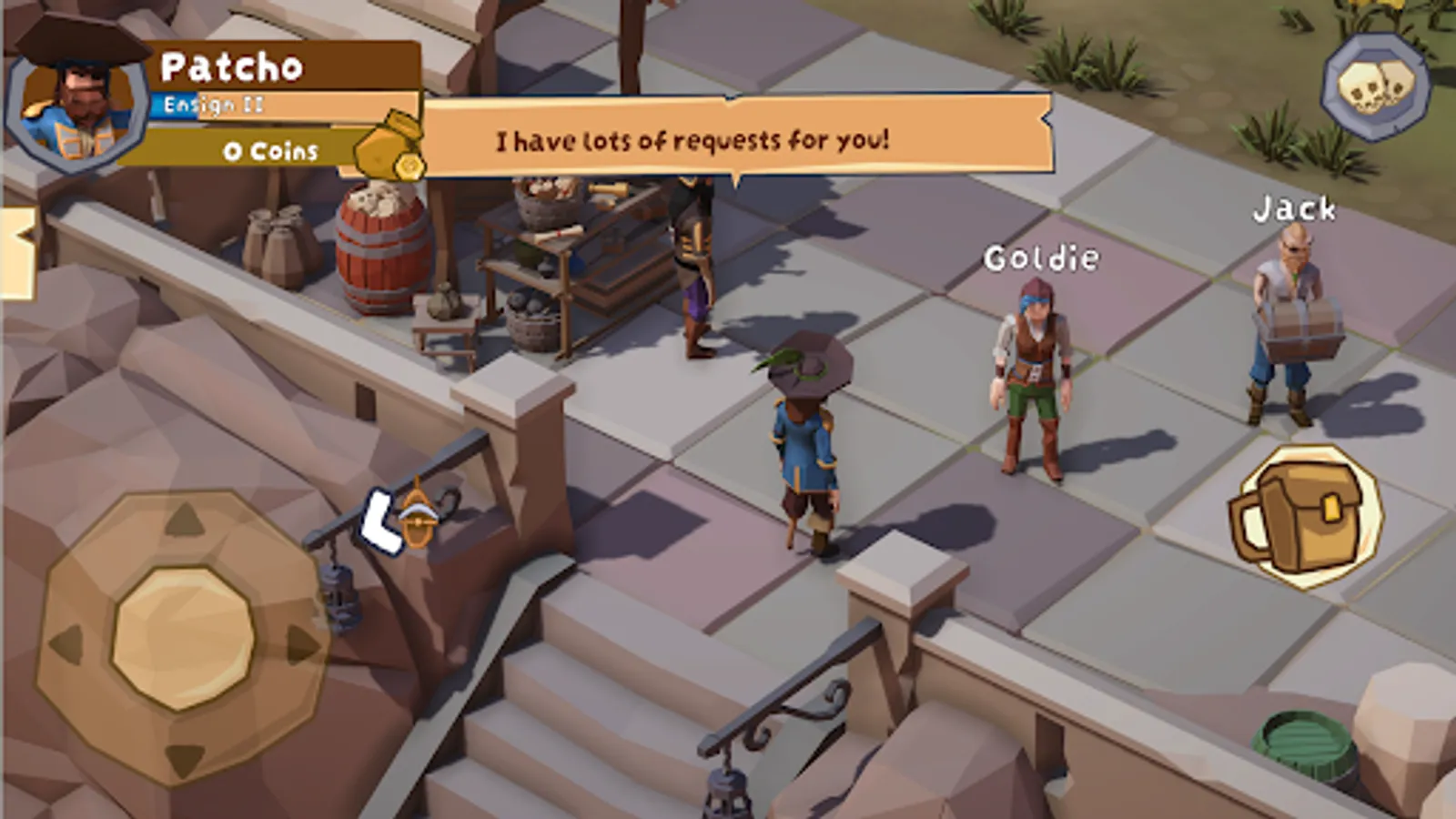This screenshot has height=819, width=1456.
Task: Open the backpack inventory button
Action: (1306, 515)
